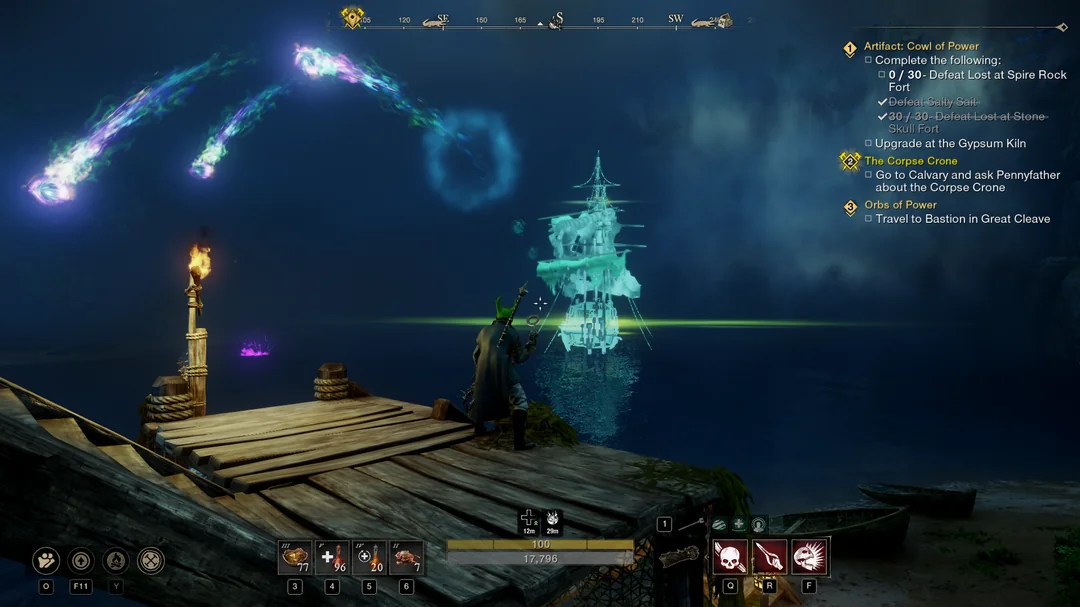The height and width of the screenshot is (607, 1080).
Task: Select the food item slot with 77
Action: [x=295, y=558]
